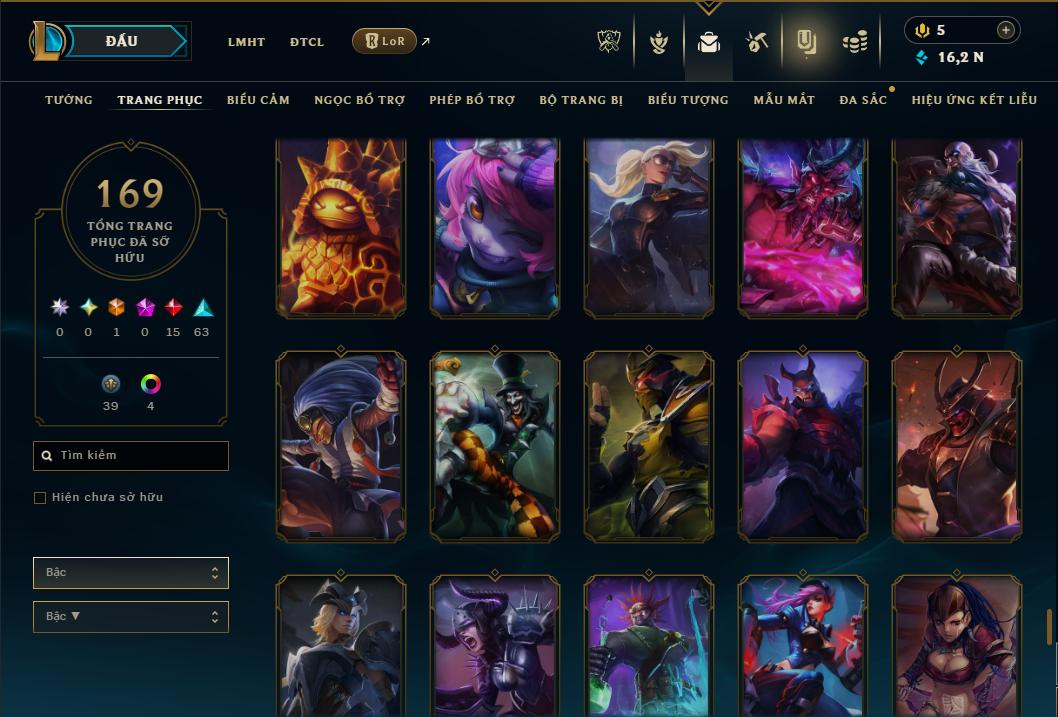
Task: Click the Tìm kiếm search field
Action: 131,456
